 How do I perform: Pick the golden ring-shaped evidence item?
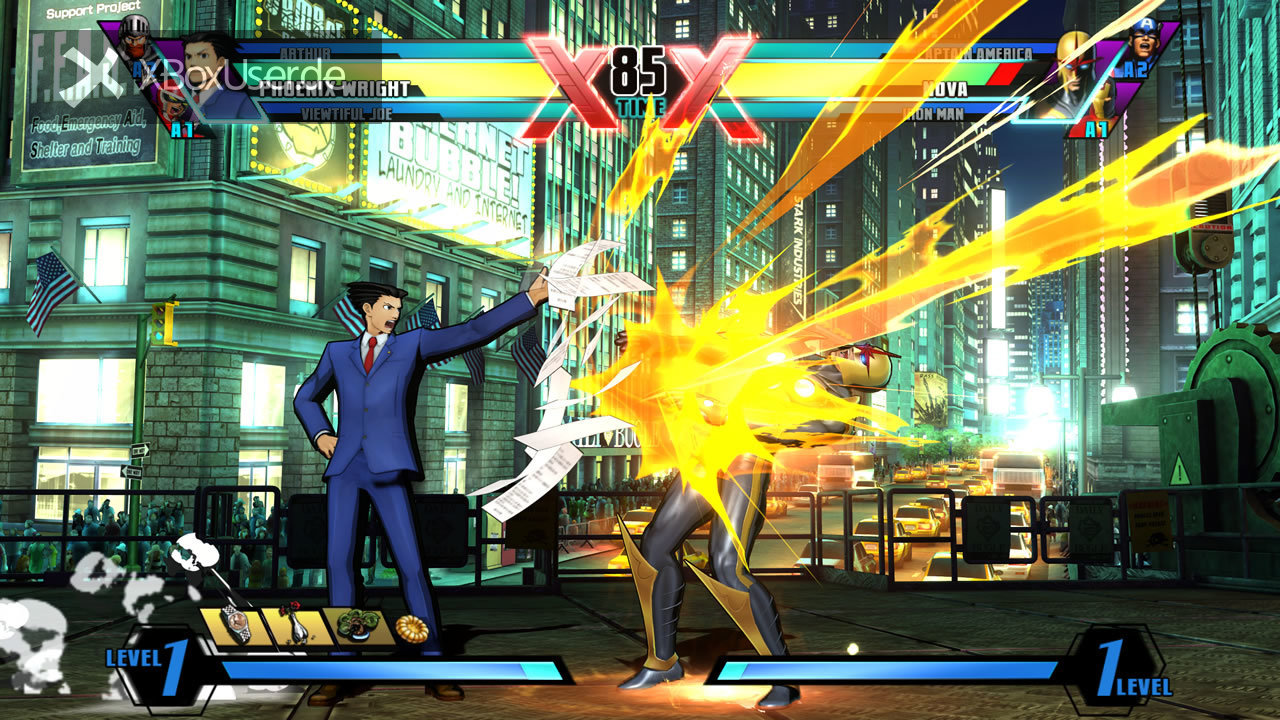tap(411, 628)
